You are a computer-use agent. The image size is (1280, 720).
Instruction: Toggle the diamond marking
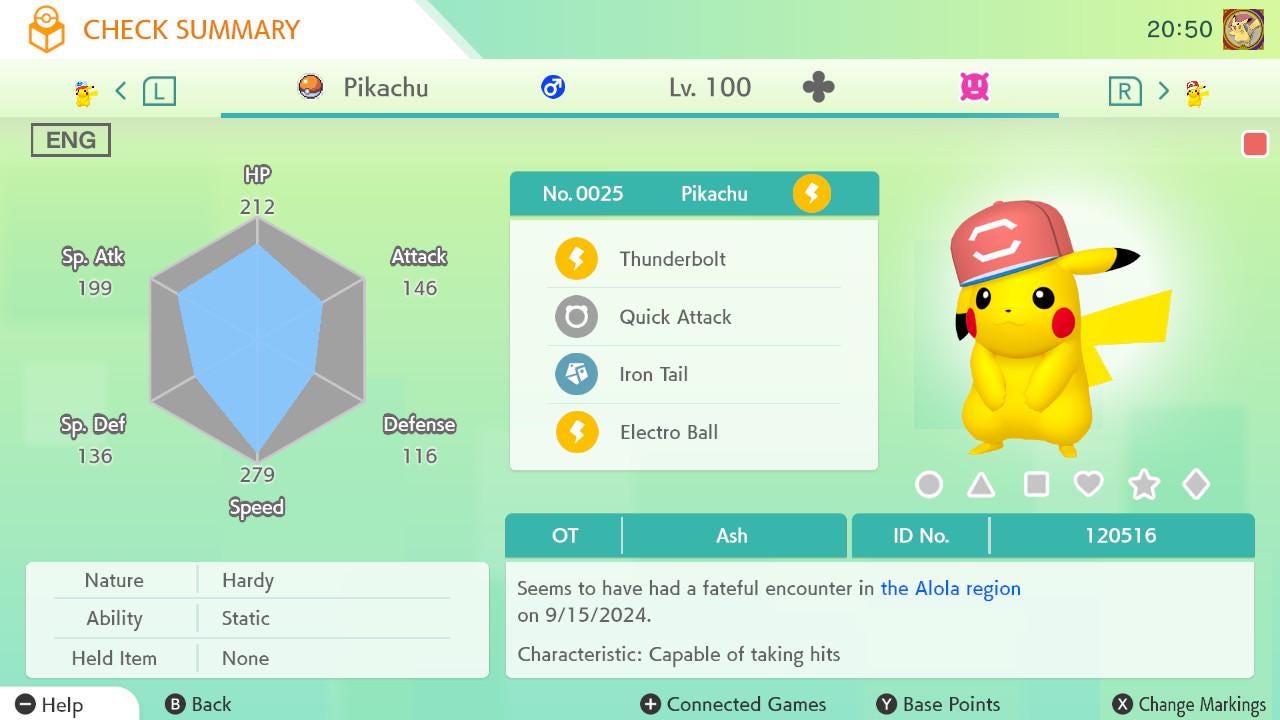[1196, 485]
